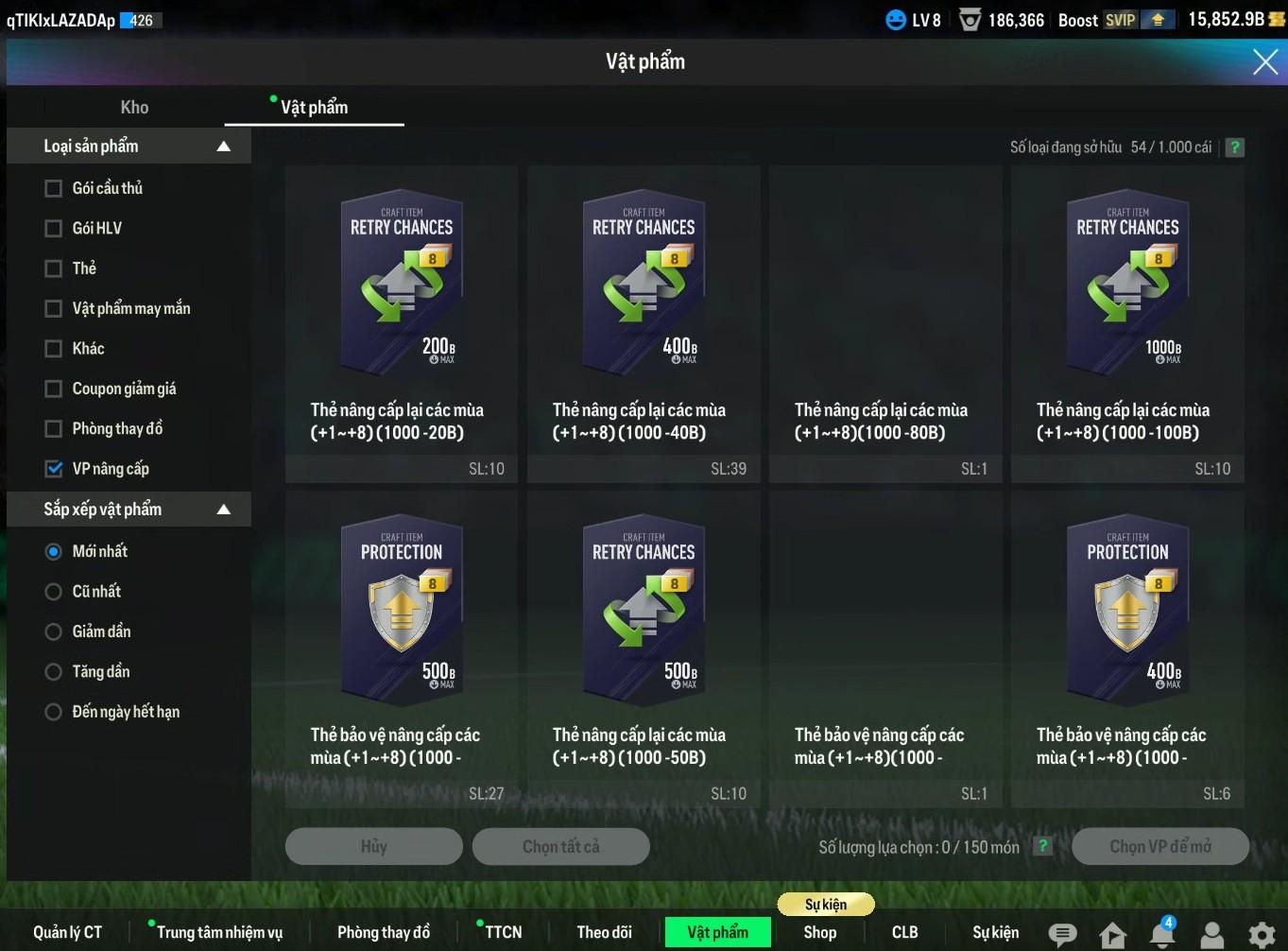Collapse the Loại sản phẩm section
1288x951 pixels.
click(x=224, y=147)
